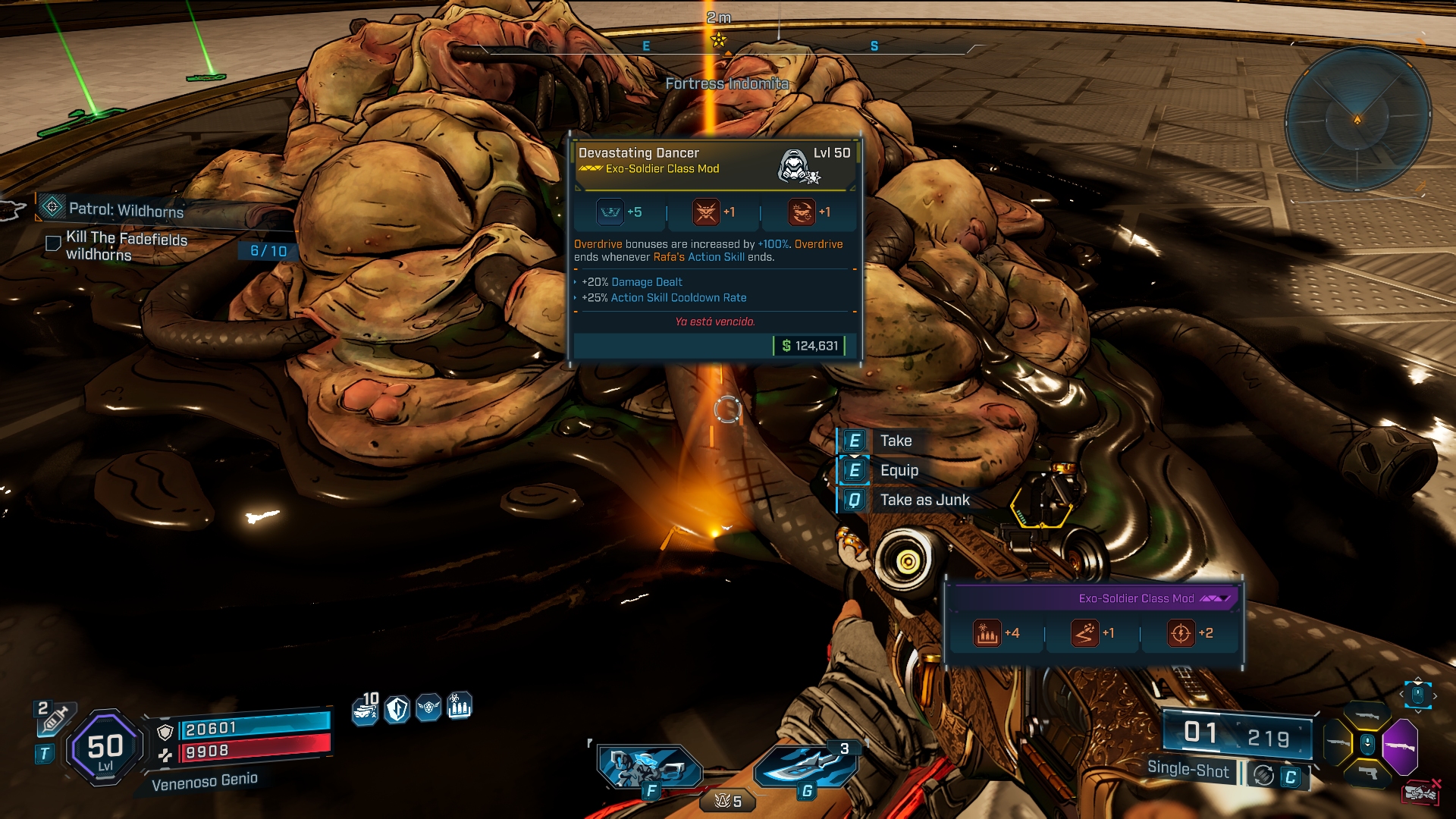Screen dimensions: 1456x819
Task: Click the buff icon showing 10 stacks
Action: tap(366, 710)
